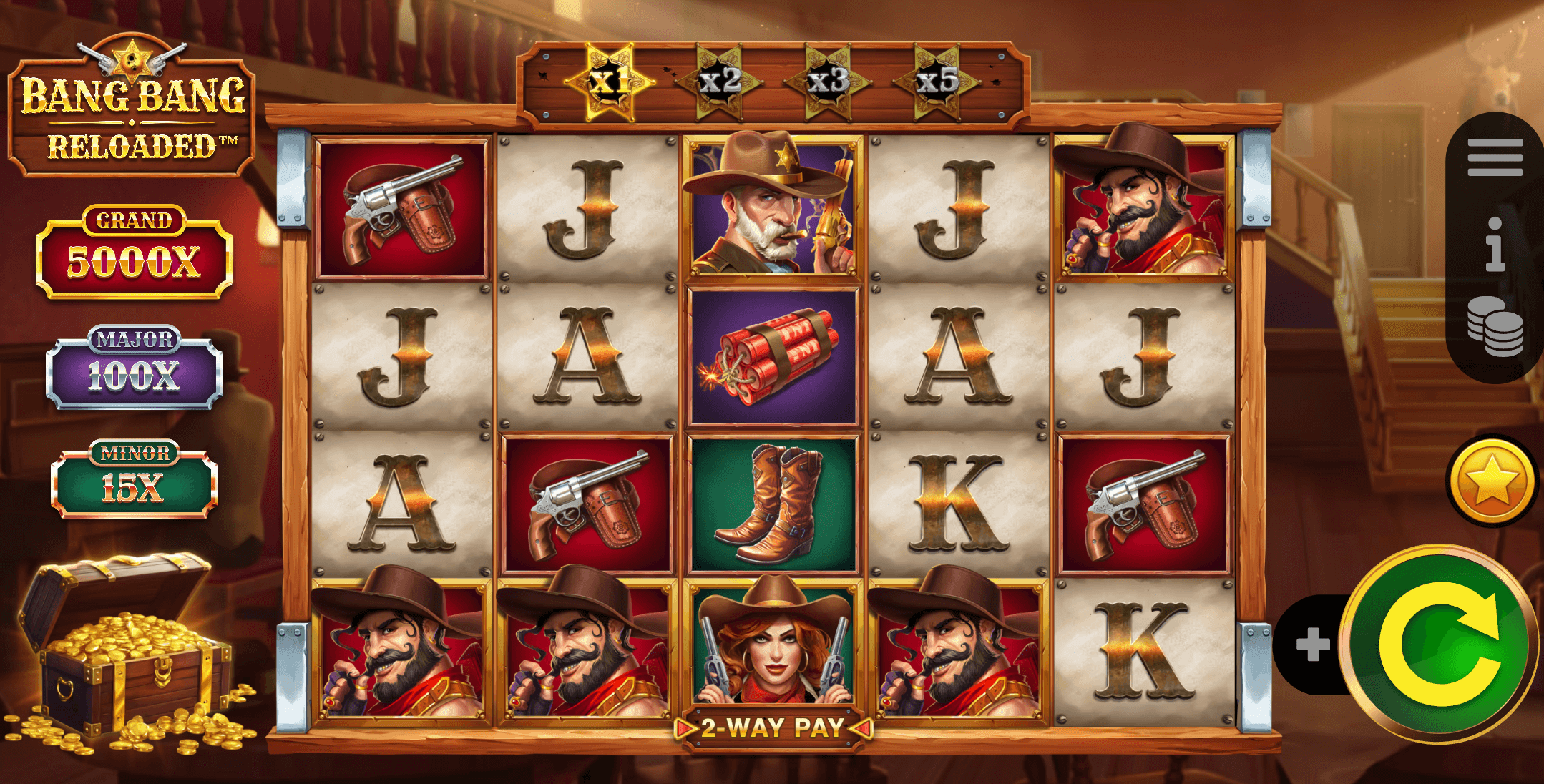This screenshot has width=1544, height=784.
Task: Open the hamburger menu
Action: click(x=1495, y=159)
